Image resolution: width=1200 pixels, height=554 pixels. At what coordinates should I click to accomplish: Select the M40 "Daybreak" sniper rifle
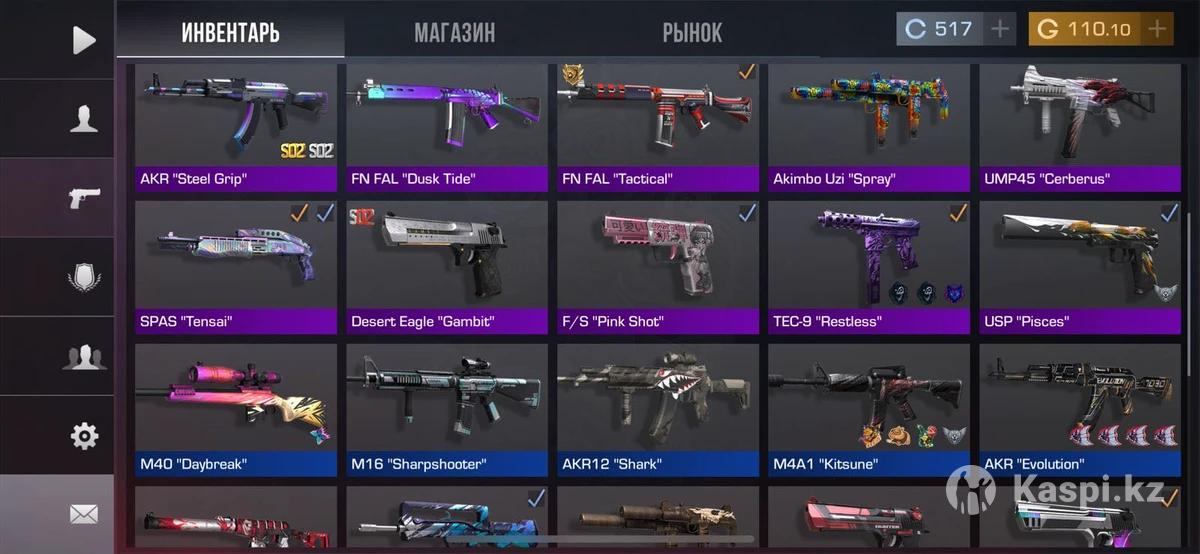[x=236, y=409]
